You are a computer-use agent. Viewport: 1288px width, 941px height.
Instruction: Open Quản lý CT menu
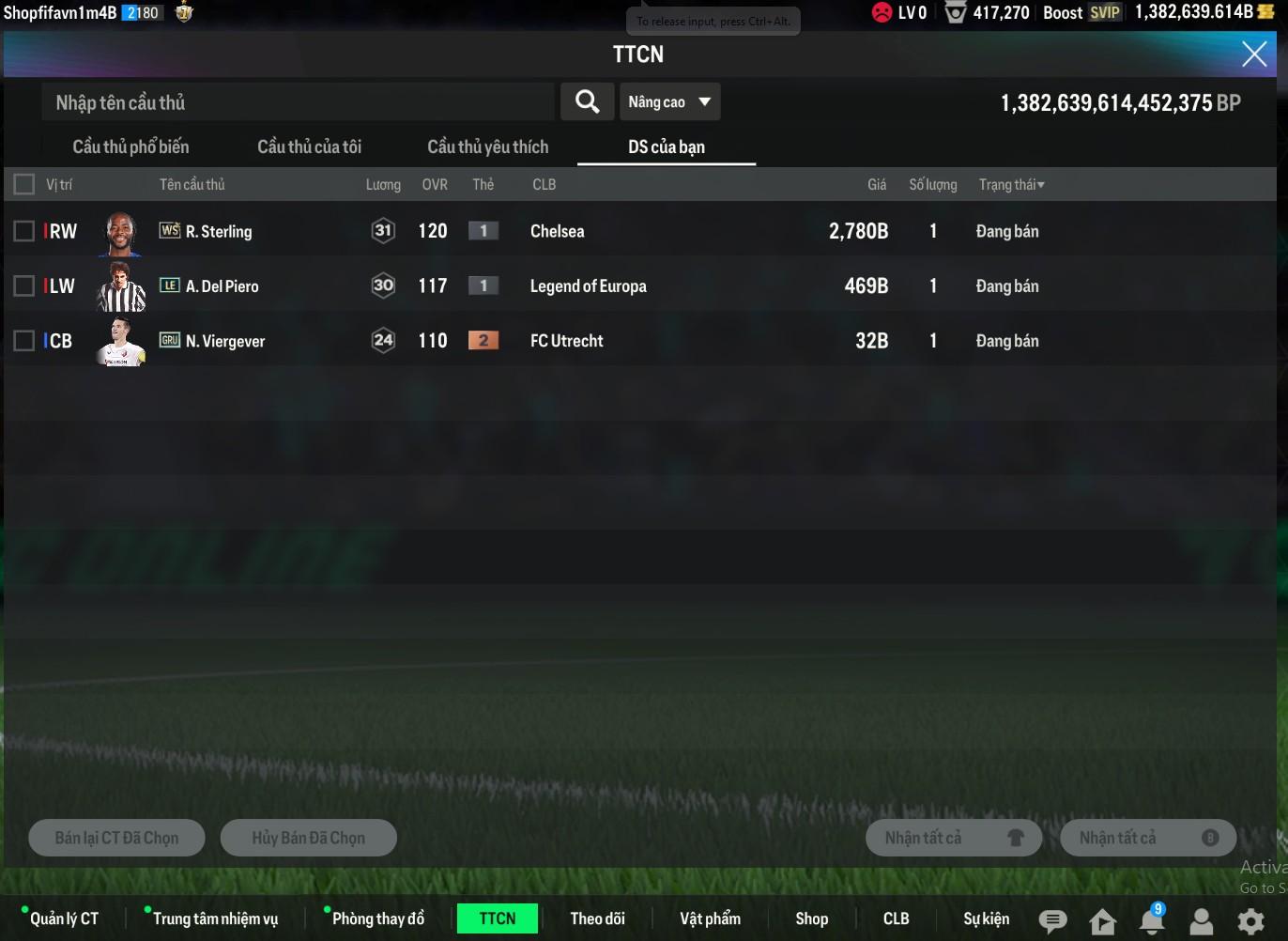(x=64, y=918)
